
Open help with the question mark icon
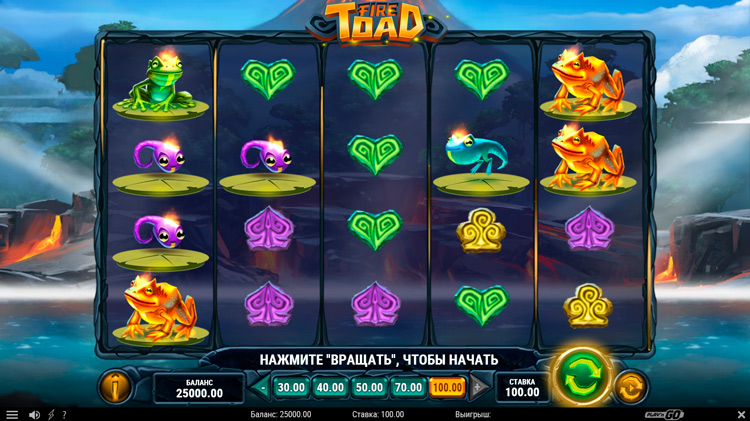(x=64, y=414)
